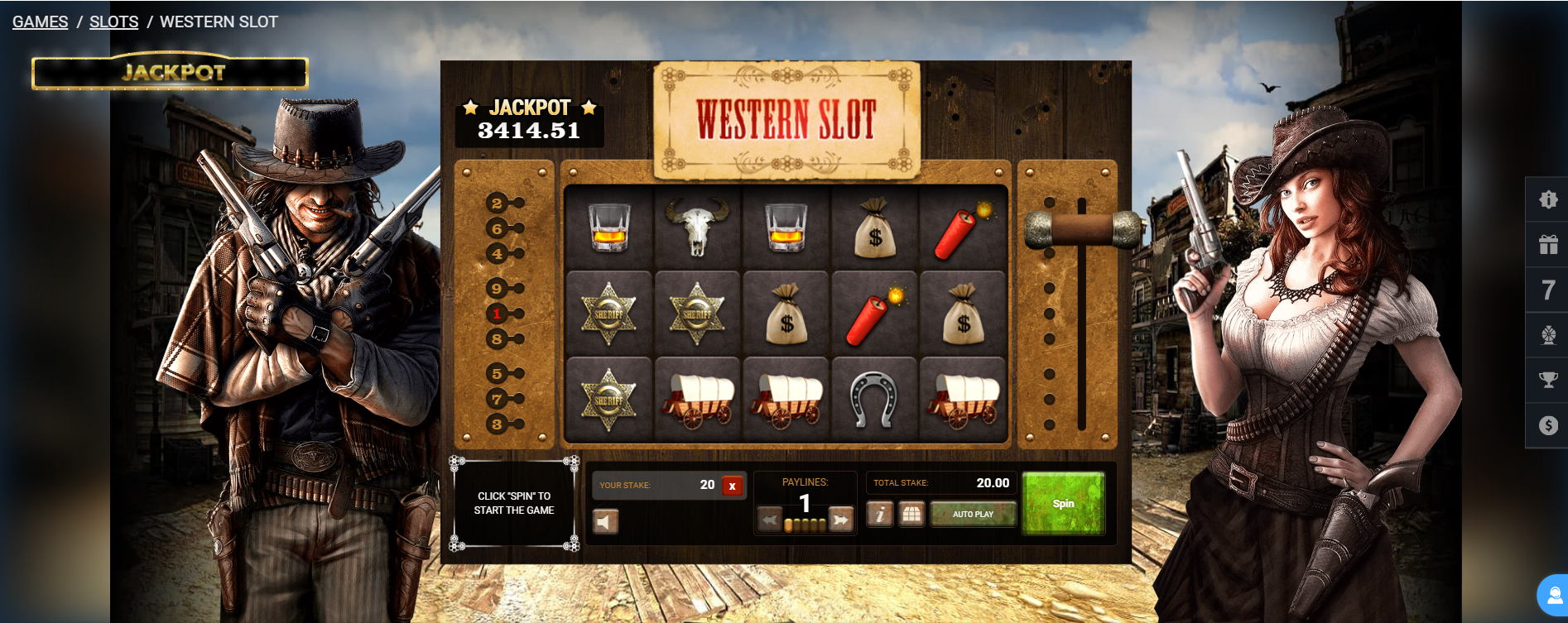Image resolution: width=1568 pixels, height=623 pixels.
Task: Spin the slot reels
Action: point(1063,503)
